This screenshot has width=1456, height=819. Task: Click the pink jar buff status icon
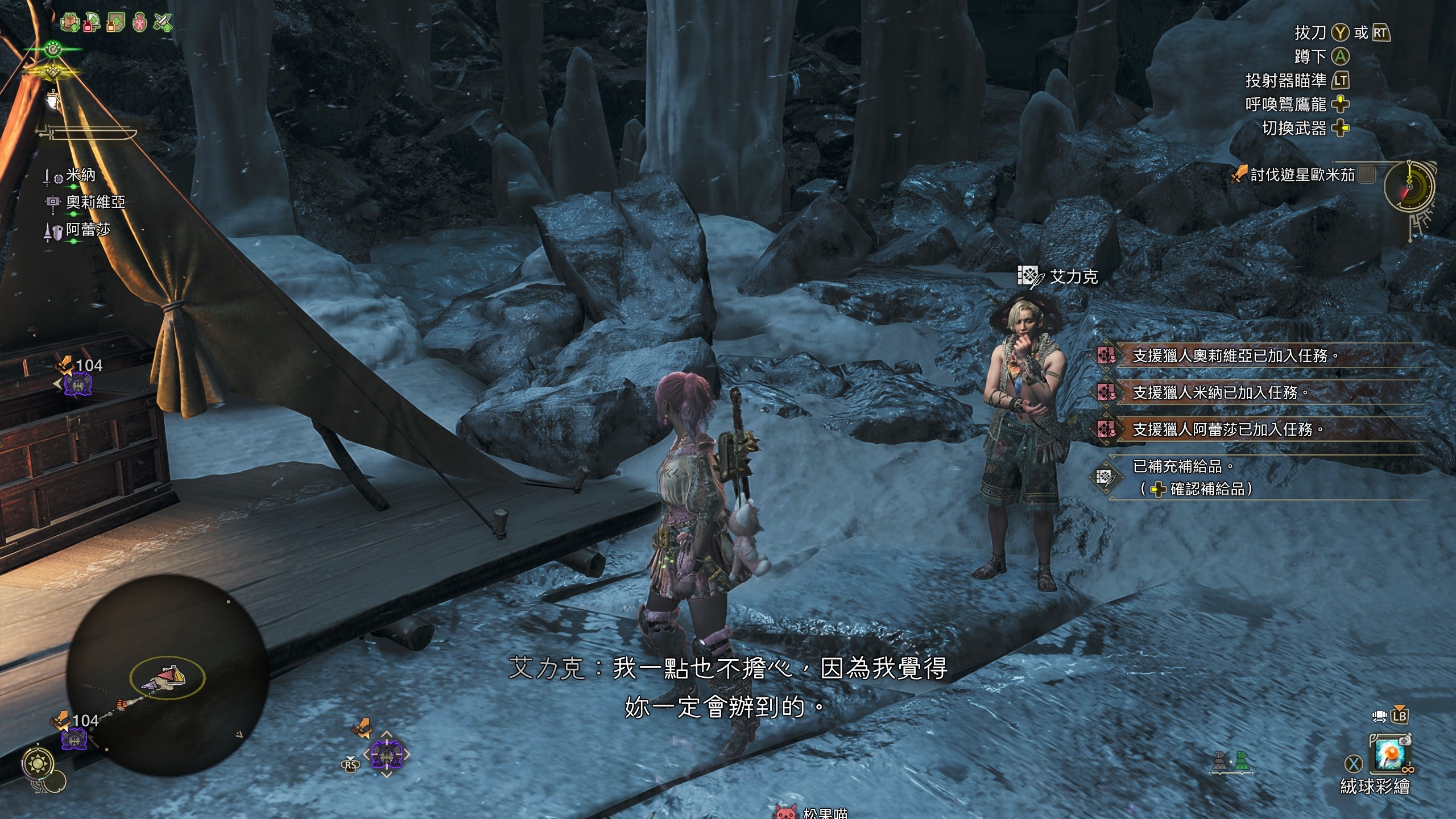tap(139, 22)
